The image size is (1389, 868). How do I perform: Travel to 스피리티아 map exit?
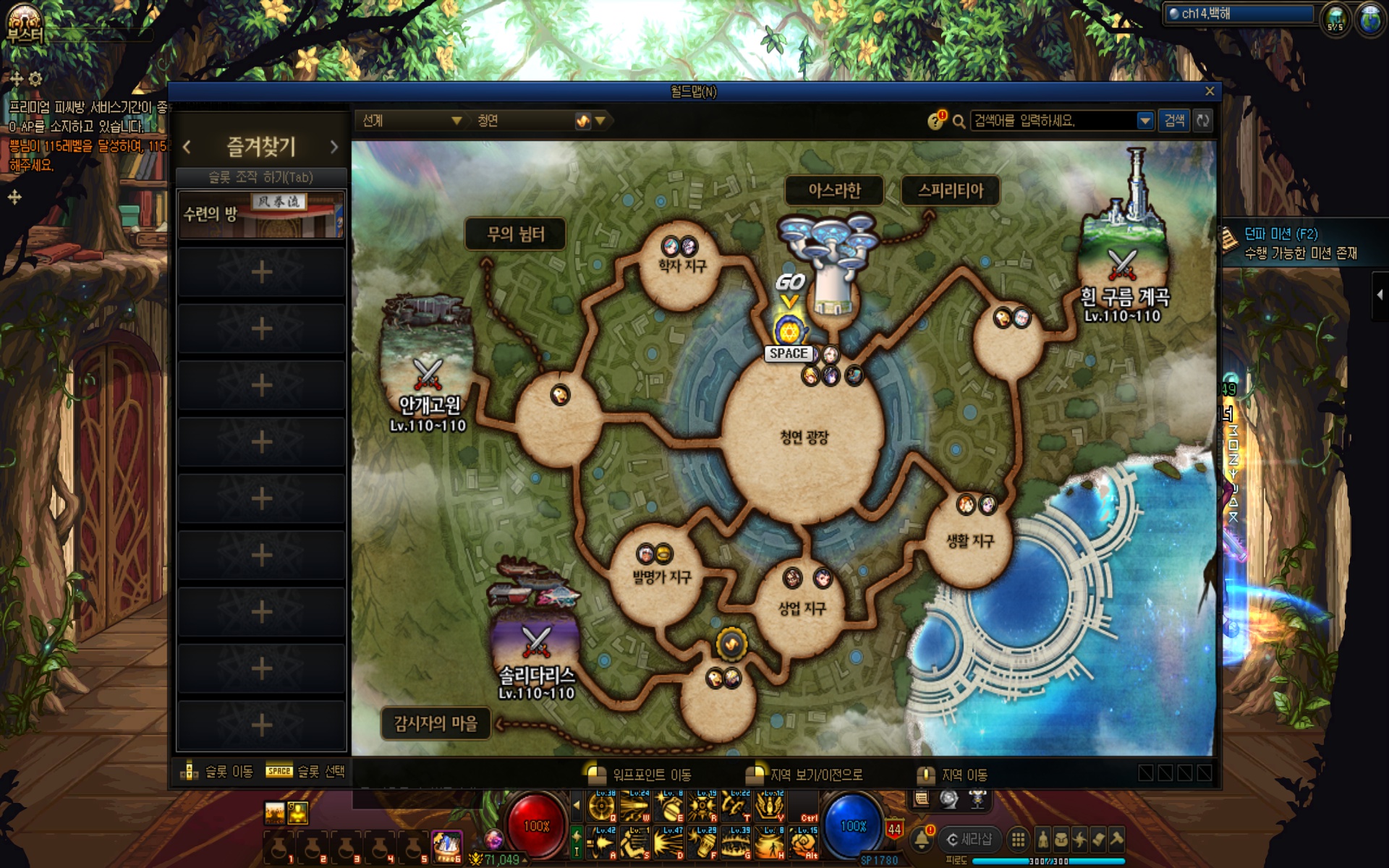(x=951, y=190)
